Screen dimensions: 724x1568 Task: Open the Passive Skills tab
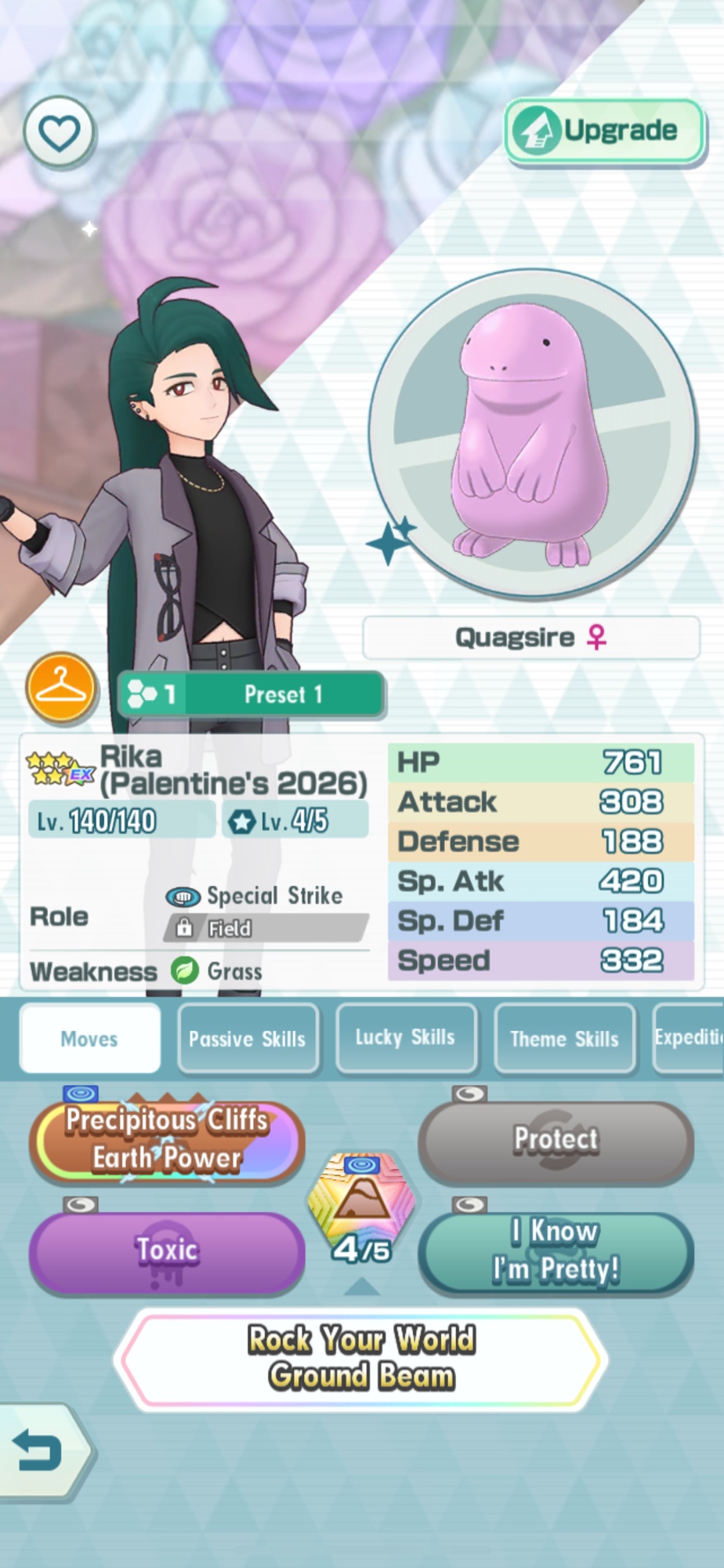click(x=248, y=1039)
